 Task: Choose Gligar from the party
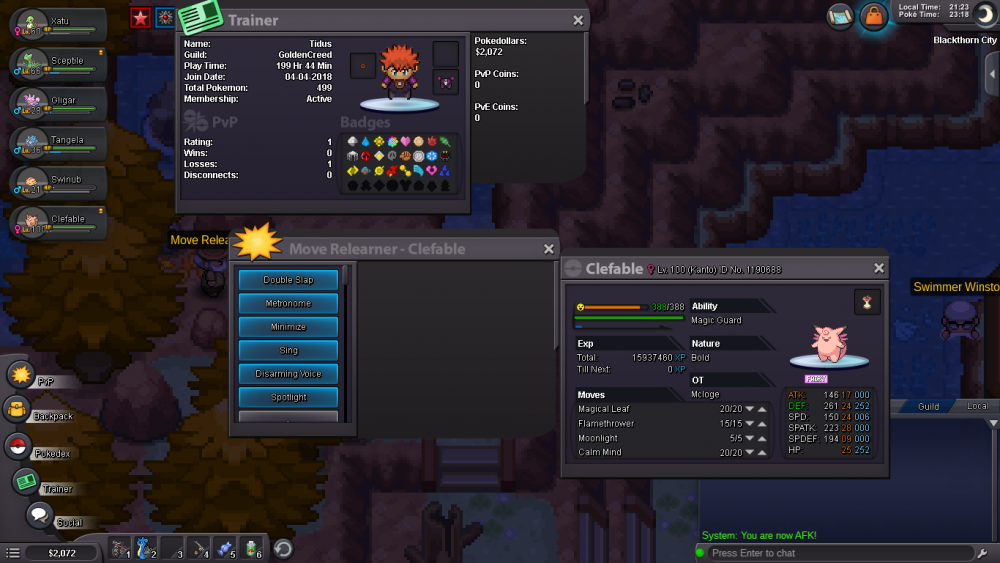58,103
